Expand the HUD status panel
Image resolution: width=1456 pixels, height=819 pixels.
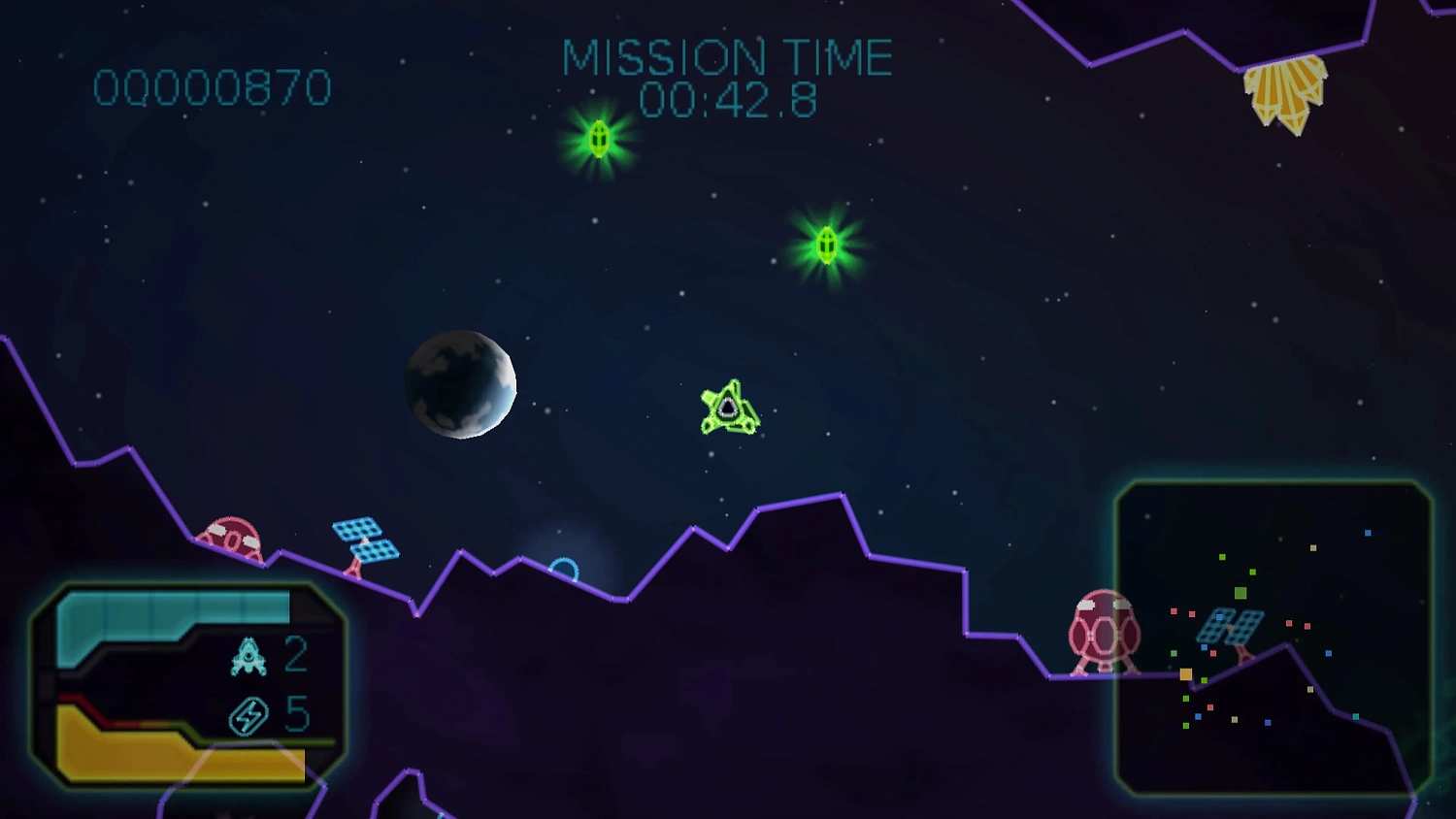pyautogui.click(x=189, y=684)
